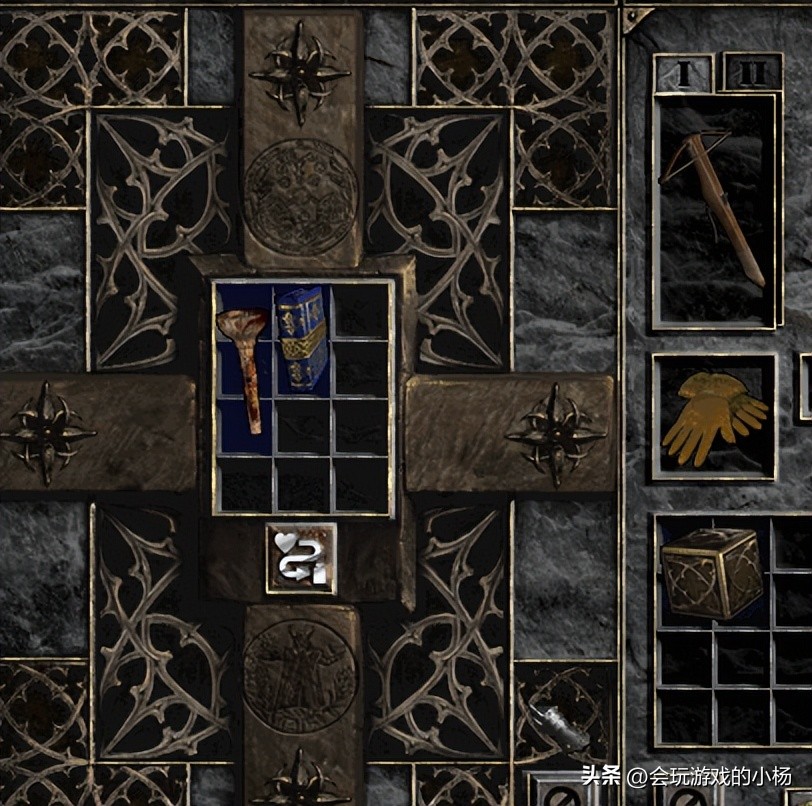Pick up Wirt's Leg in the cube

pyautogui.click(x=240, y=367)
